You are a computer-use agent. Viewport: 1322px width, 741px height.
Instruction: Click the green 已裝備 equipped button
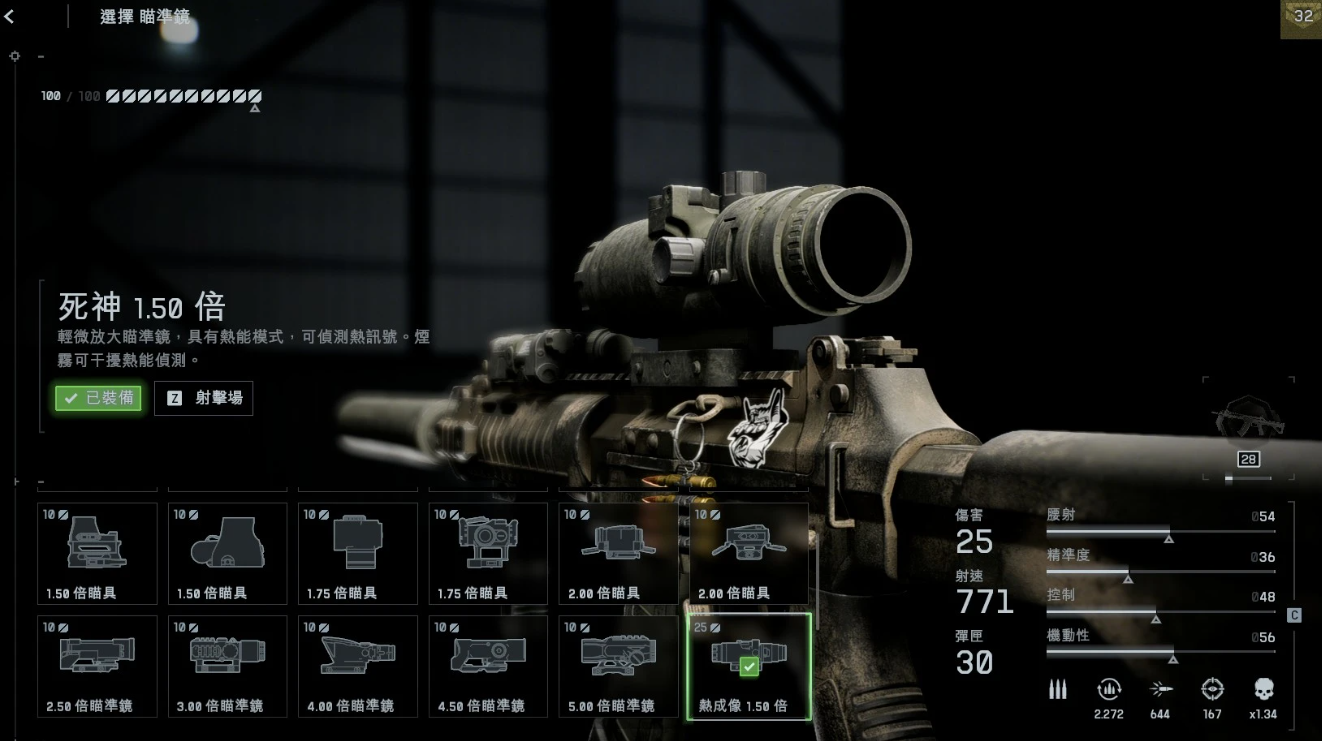pos(98,398)
